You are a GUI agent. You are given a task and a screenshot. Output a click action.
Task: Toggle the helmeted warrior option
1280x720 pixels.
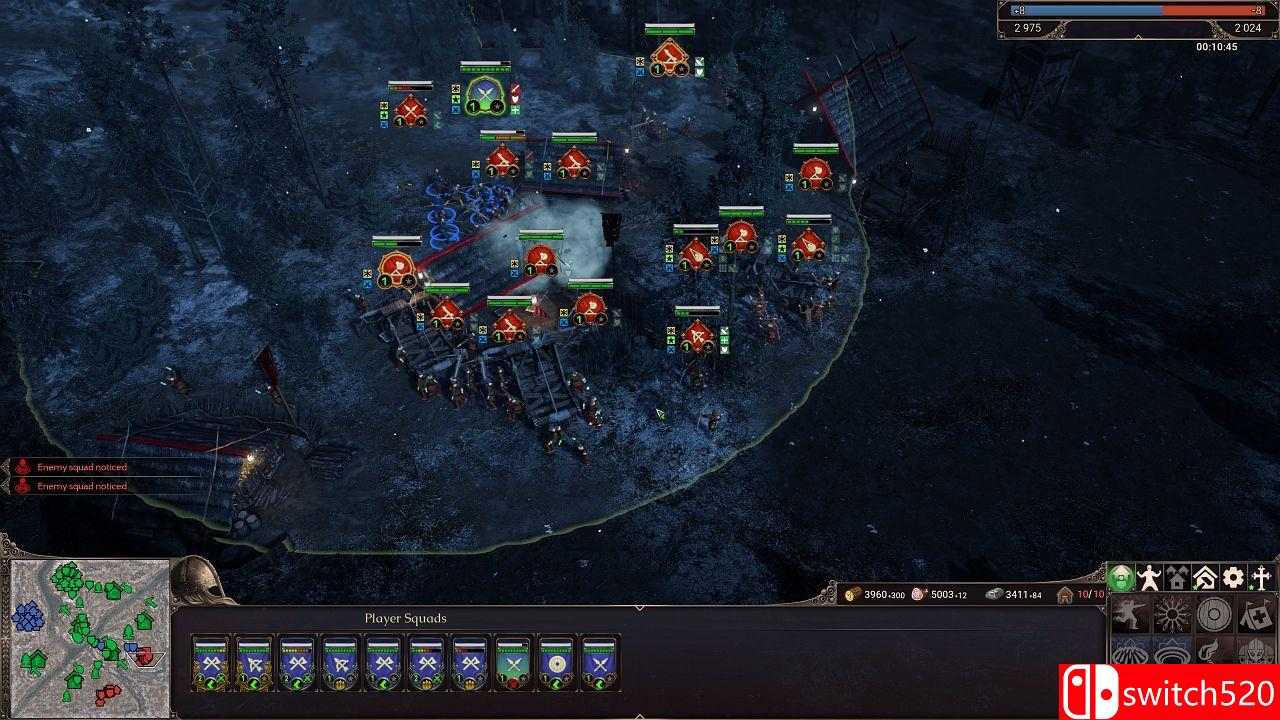[x=1253, y=649]
